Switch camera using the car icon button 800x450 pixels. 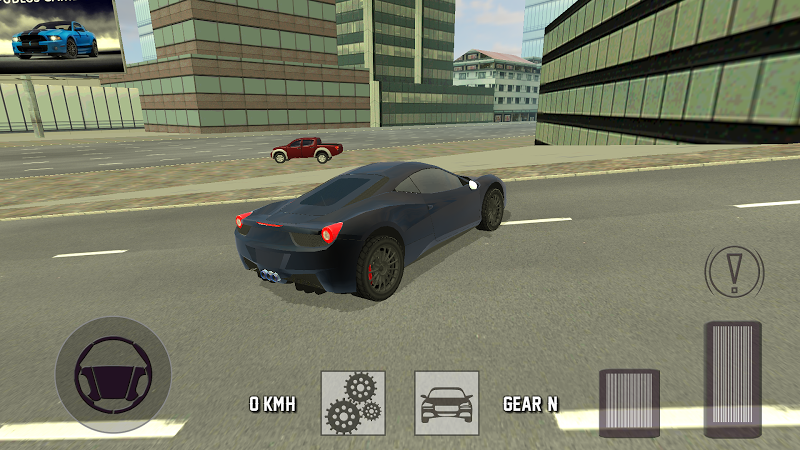447,403
